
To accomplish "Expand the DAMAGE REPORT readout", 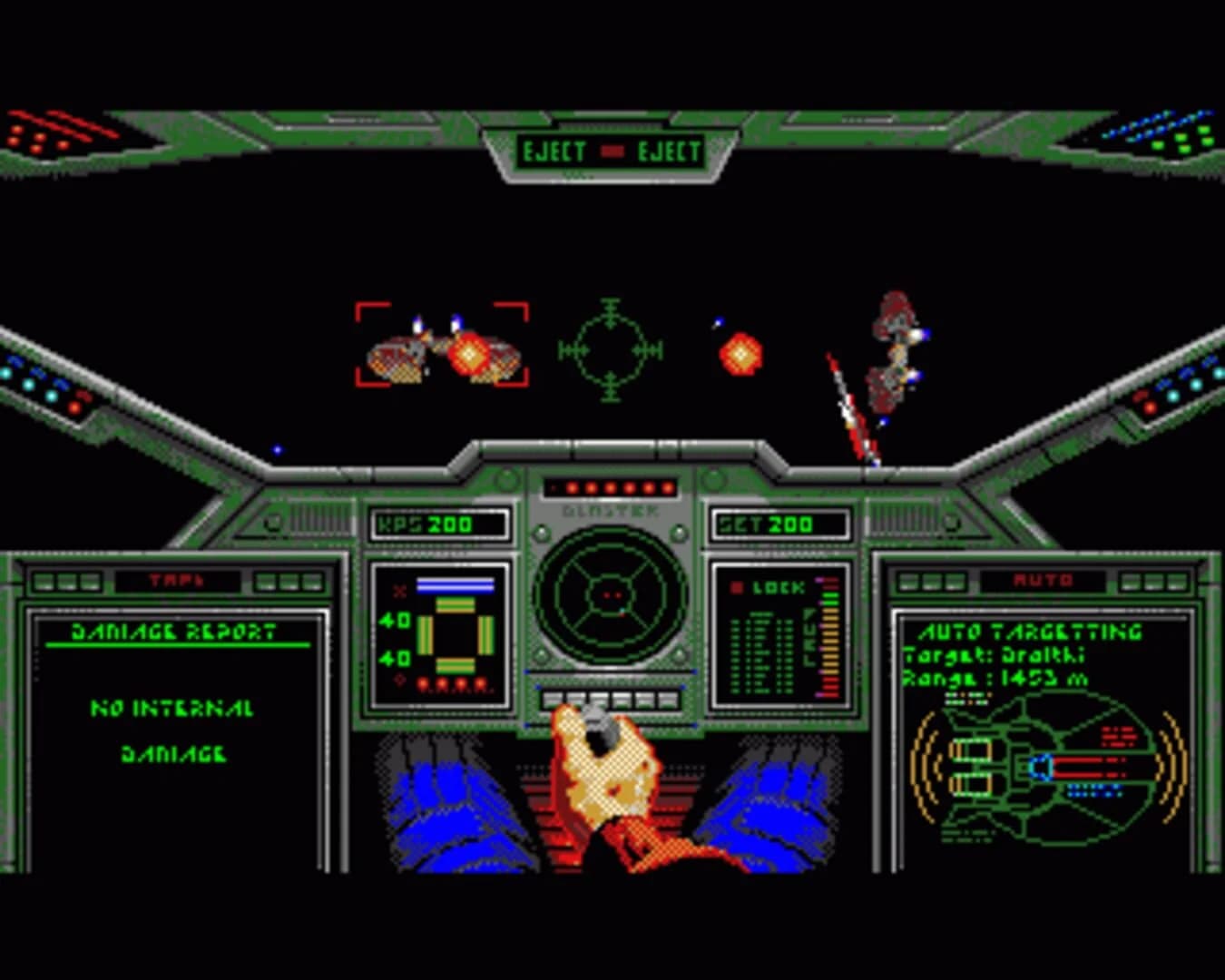I will click(172, 633).
